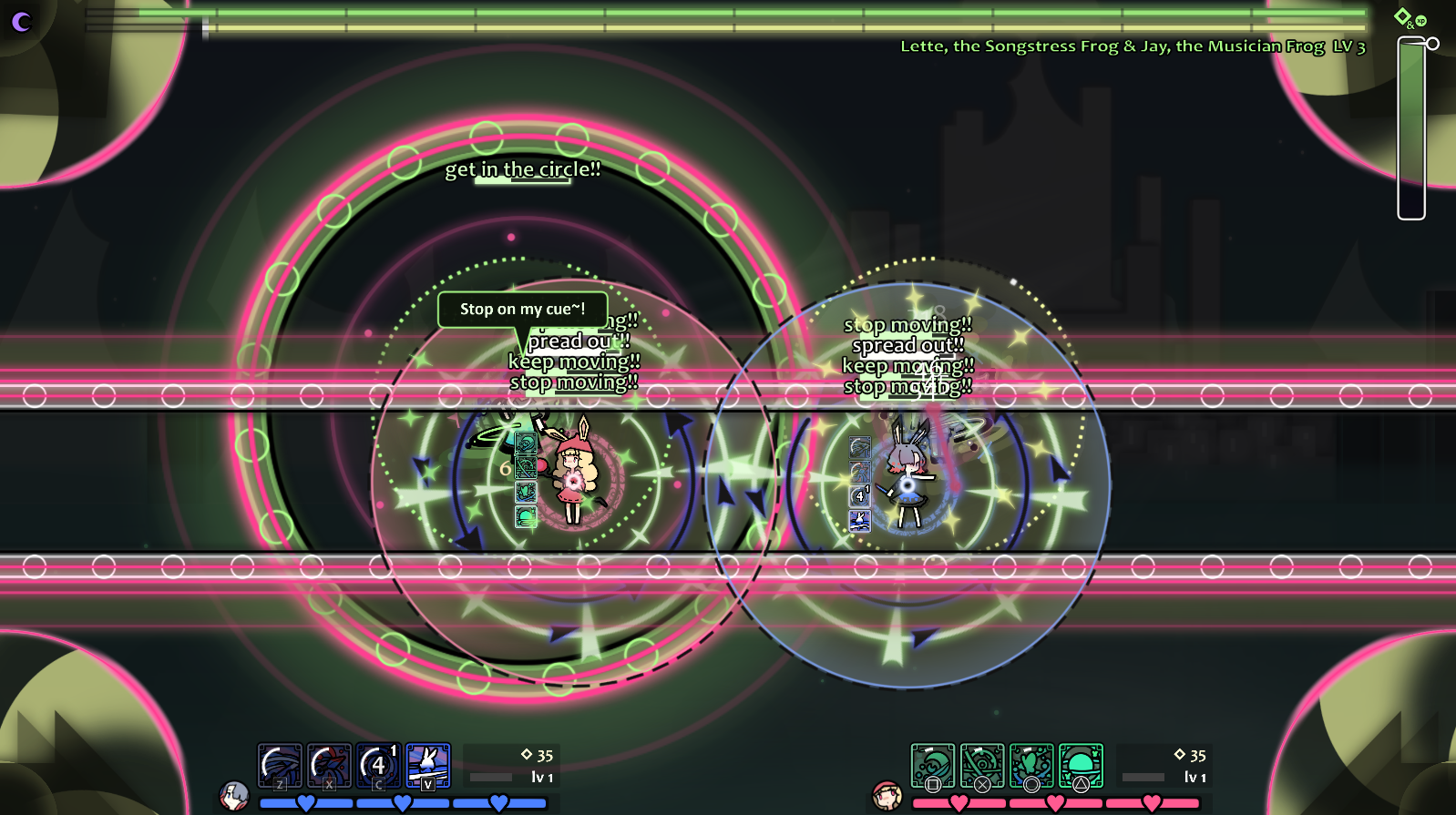Click the 'get in the circle!!' message

click(522, 168)
